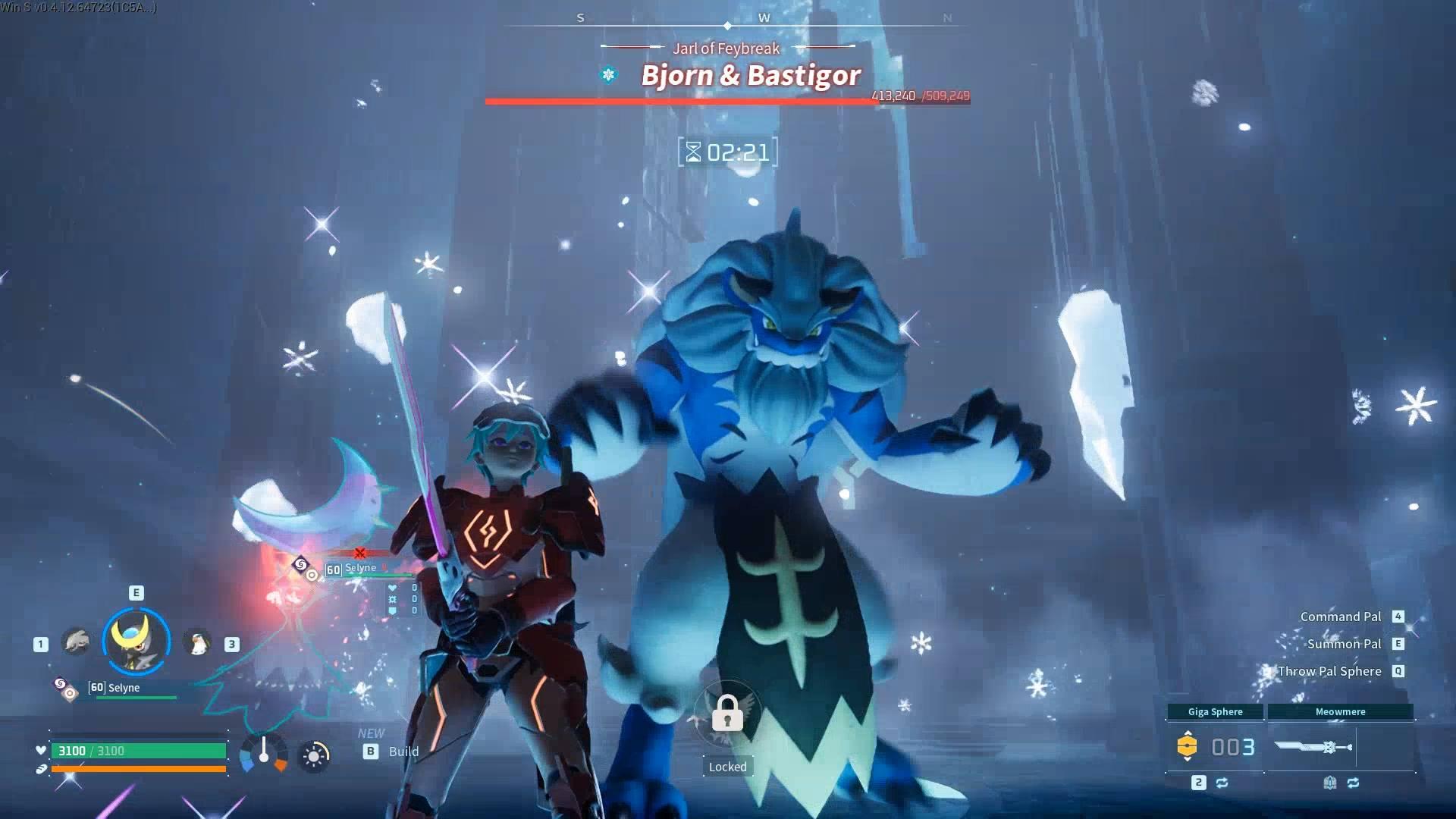1456x819 pixels.
Task: Select the Giga Sphere slot
Action: pyautogui.click(x=1215, y=746)
